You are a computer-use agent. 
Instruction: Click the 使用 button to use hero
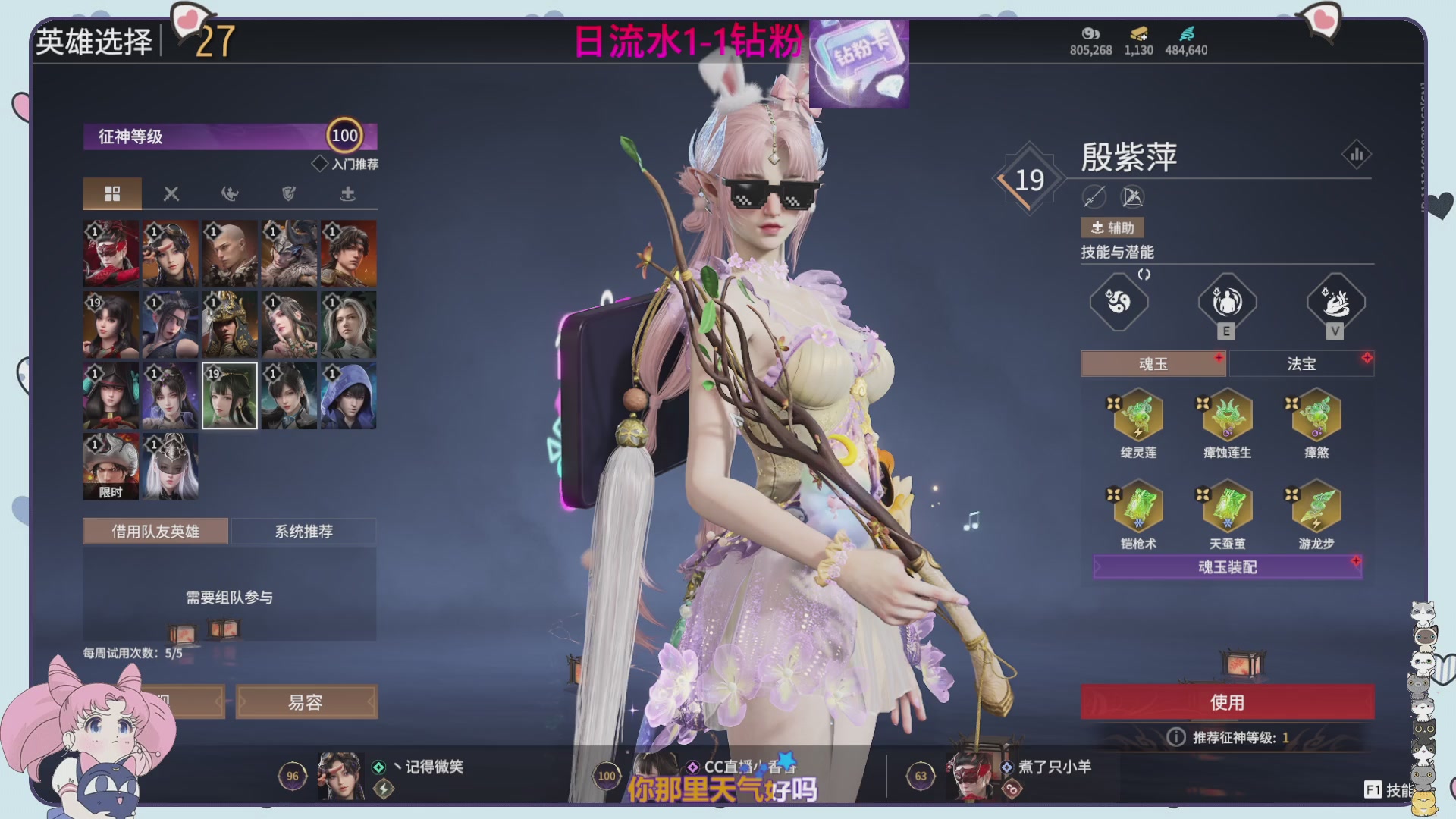(x=1226, y=702)
